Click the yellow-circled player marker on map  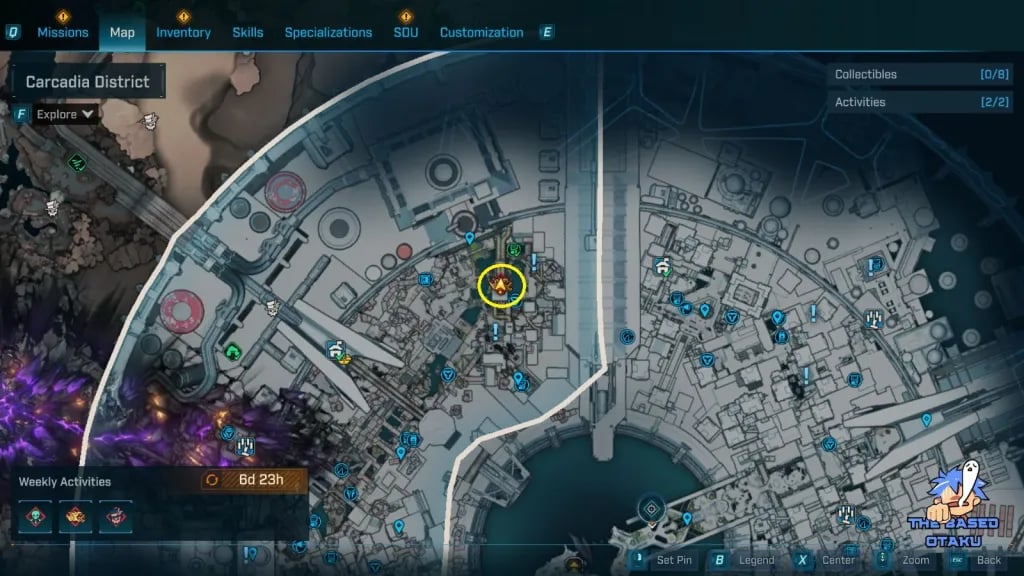click(499, 287)
